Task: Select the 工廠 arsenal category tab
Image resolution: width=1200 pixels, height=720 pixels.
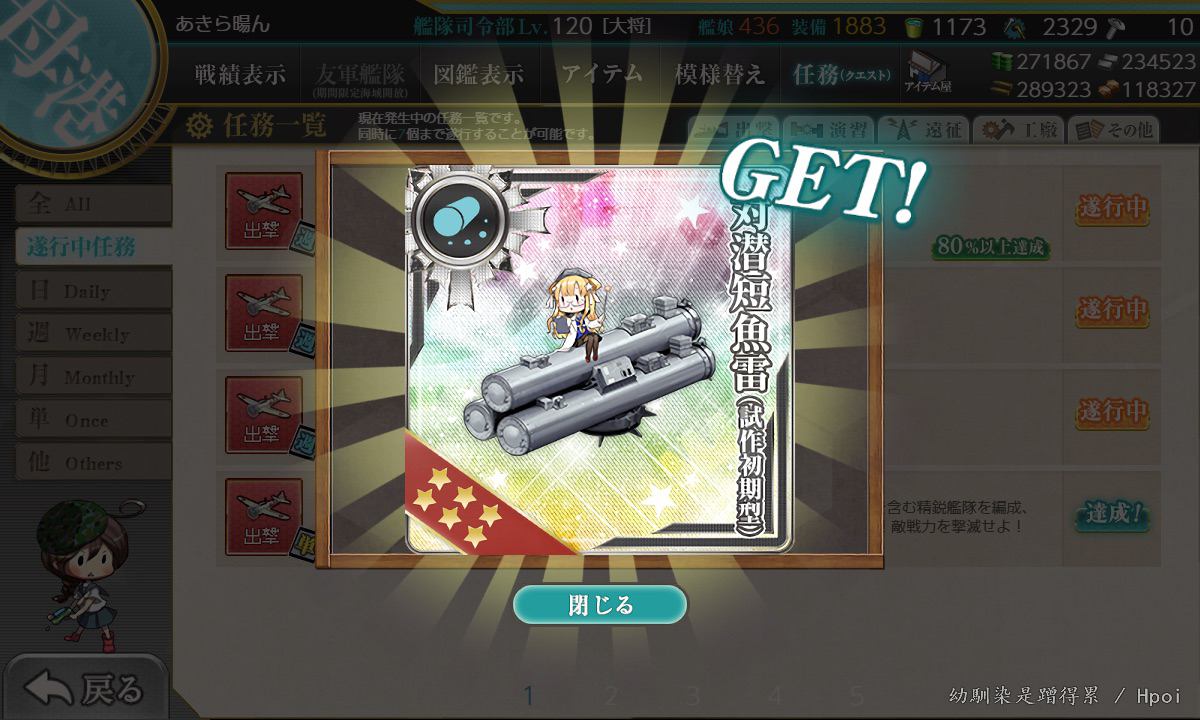Action: click(1019, 130)
